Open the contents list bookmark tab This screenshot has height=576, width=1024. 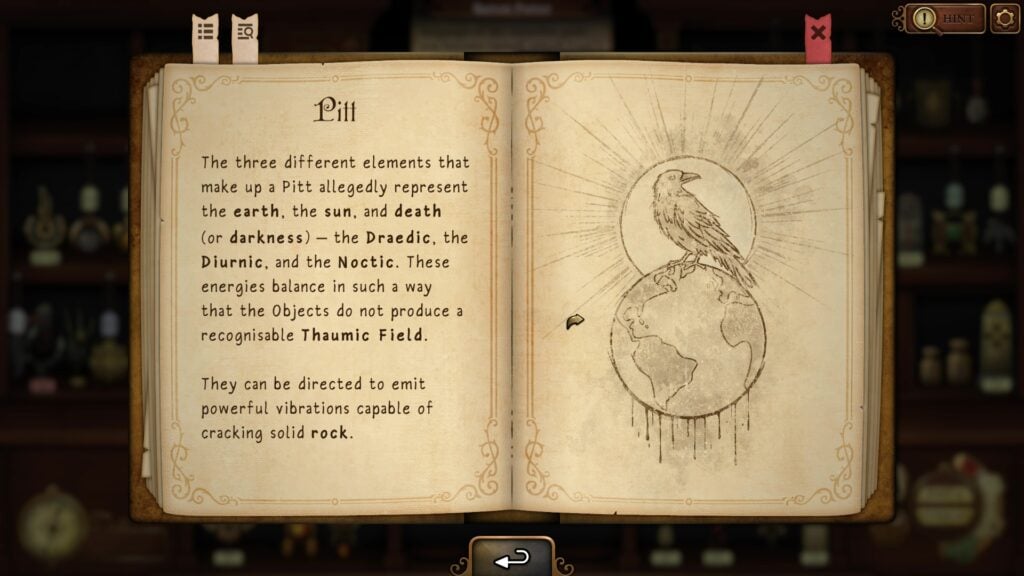click(x=205, y=33)
